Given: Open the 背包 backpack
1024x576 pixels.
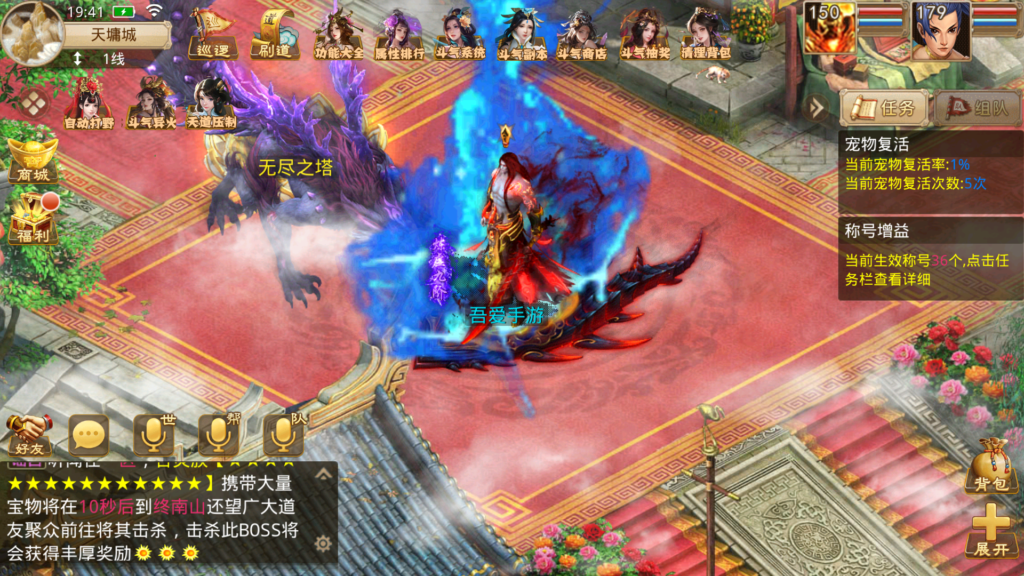Looking at the screenshot, I should click(990, 465).
